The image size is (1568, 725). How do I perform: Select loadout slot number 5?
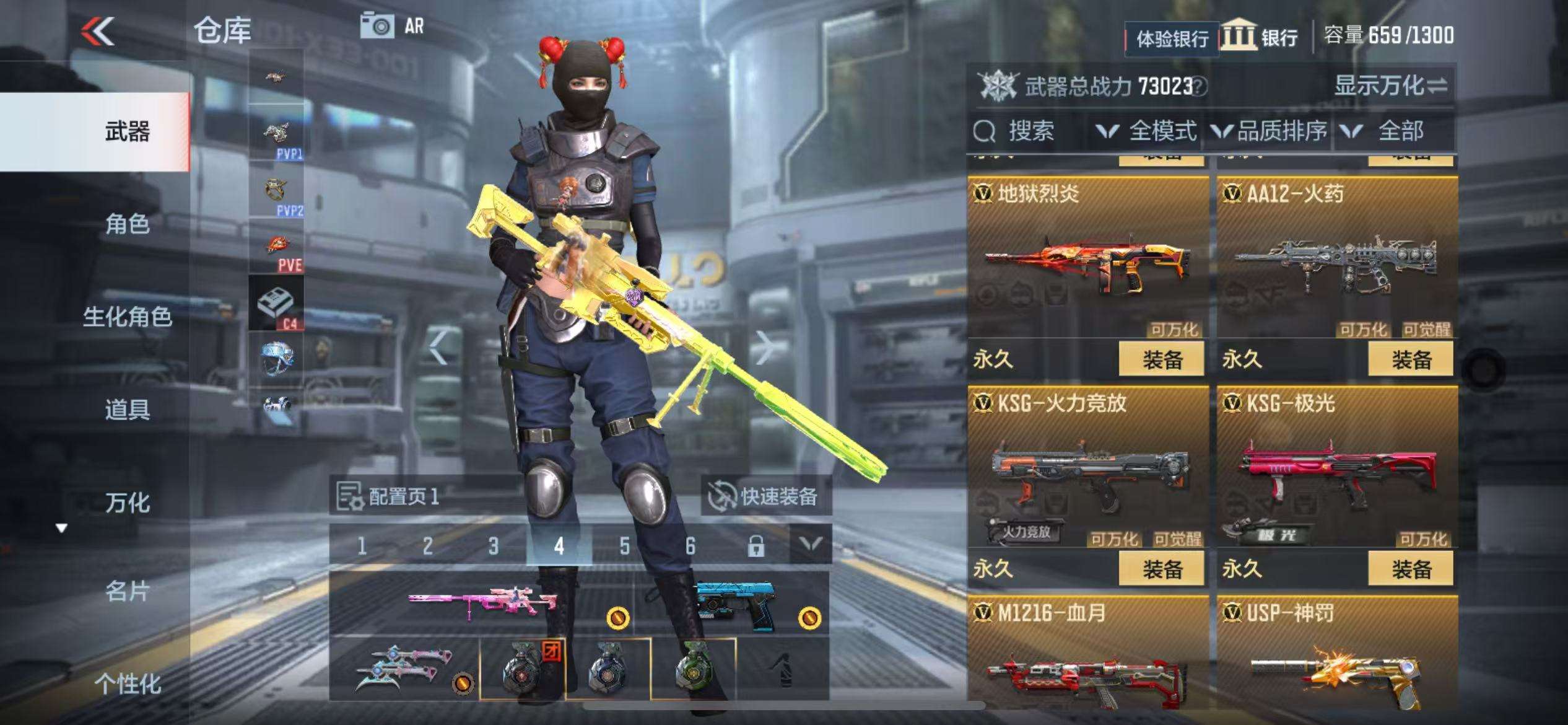[624, 546]
